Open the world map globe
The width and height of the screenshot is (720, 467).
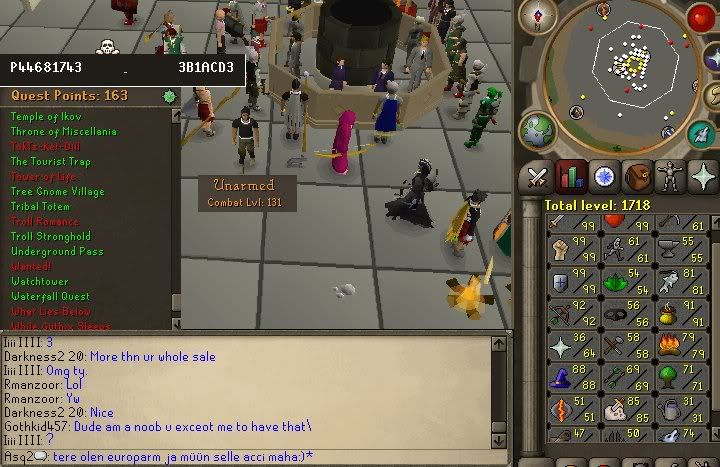[x=538, y=128]
